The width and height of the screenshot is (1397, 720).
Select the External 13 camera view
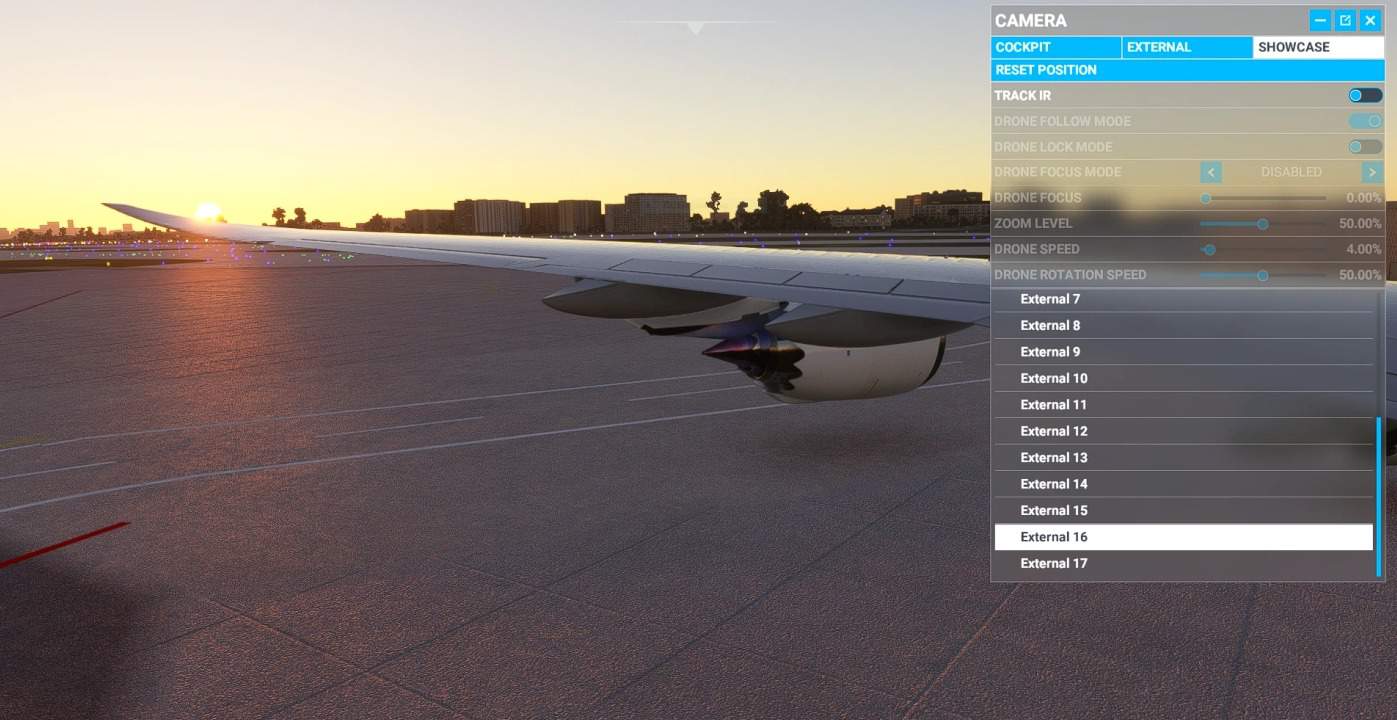(1183, 458)
